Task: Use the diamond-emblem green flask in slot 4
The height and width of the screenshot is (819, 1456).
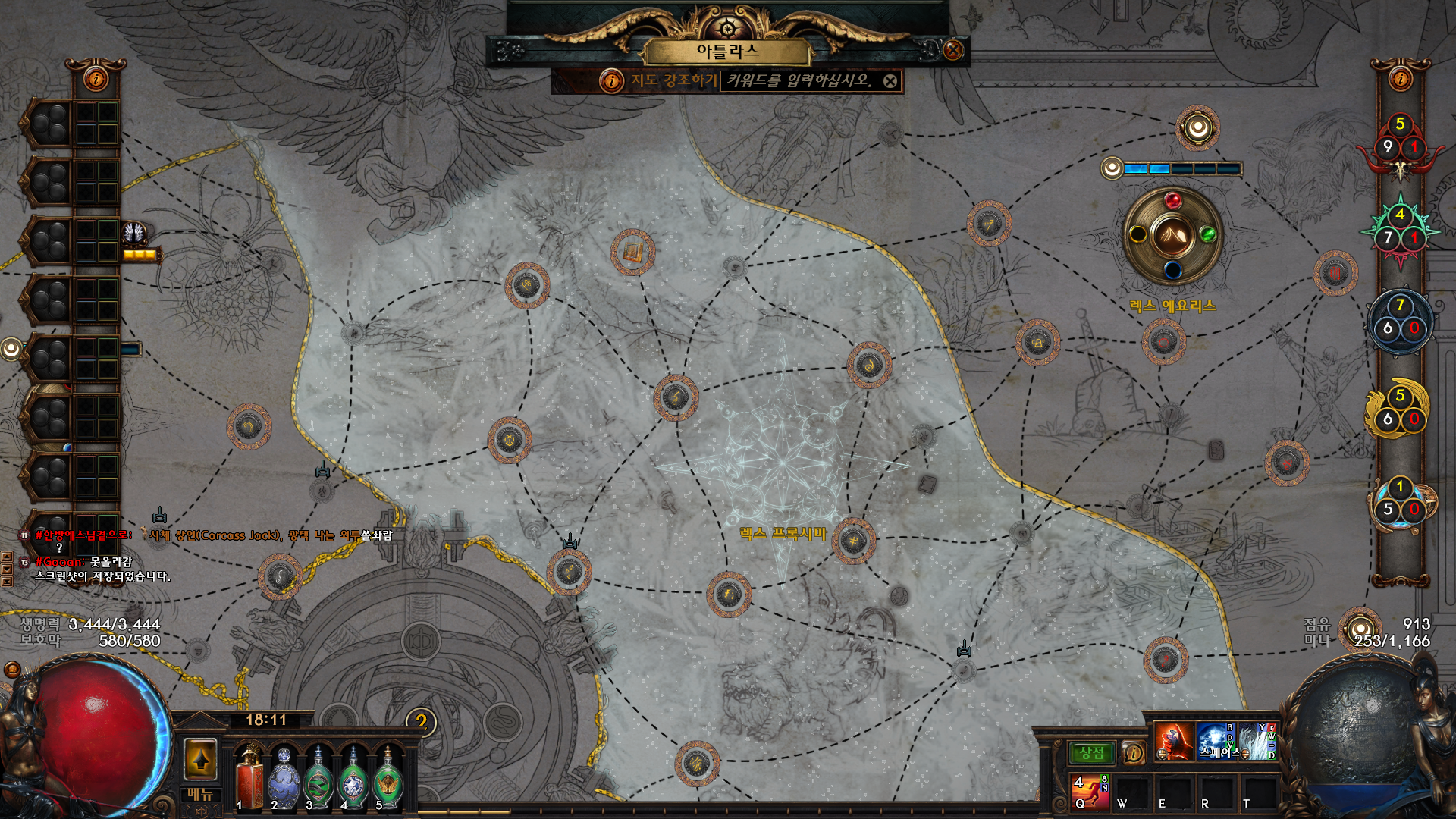Action: [353, 777]
